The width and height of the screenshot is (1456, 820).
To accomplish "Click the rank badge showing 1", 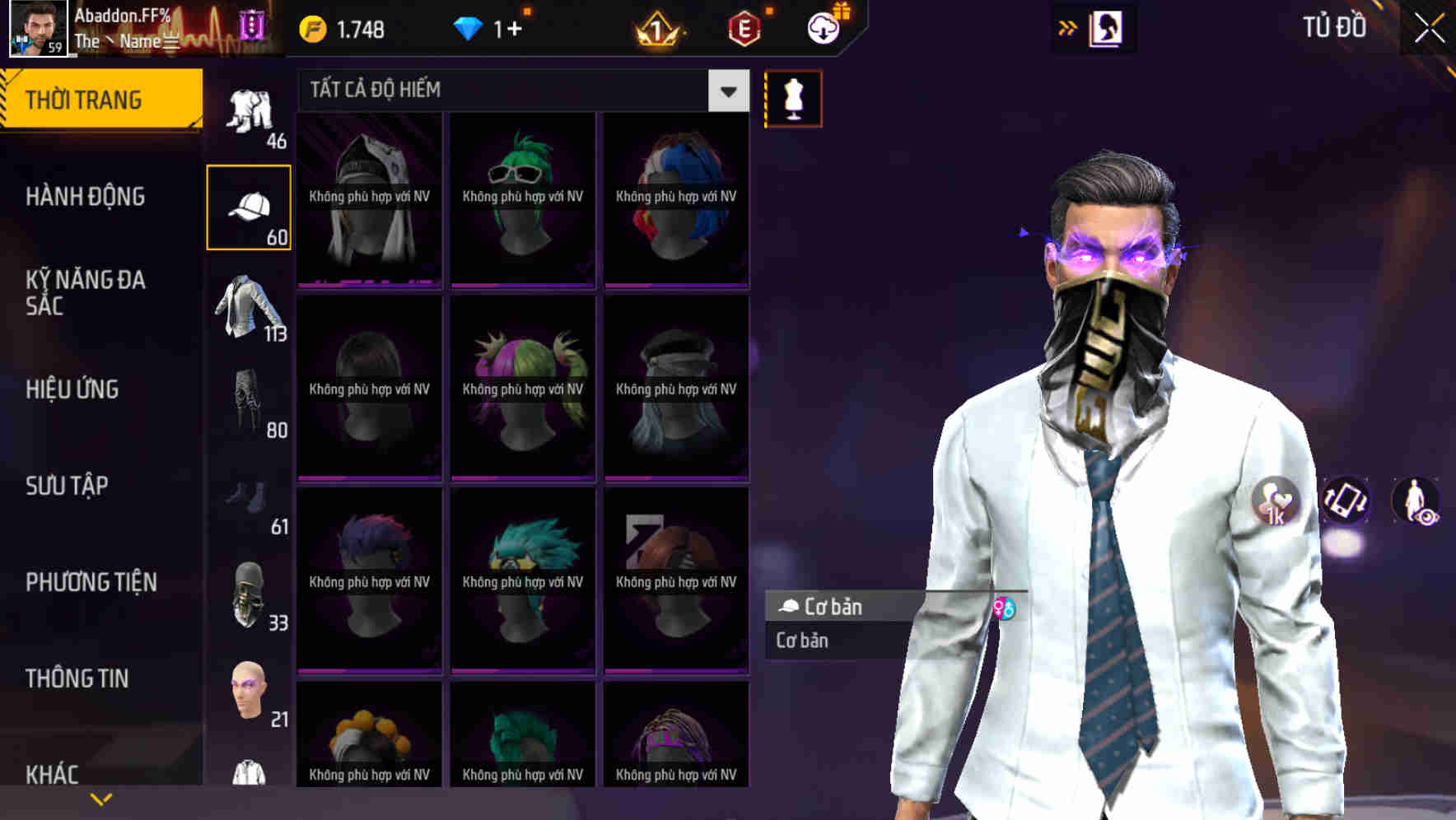I will [658, 27].
